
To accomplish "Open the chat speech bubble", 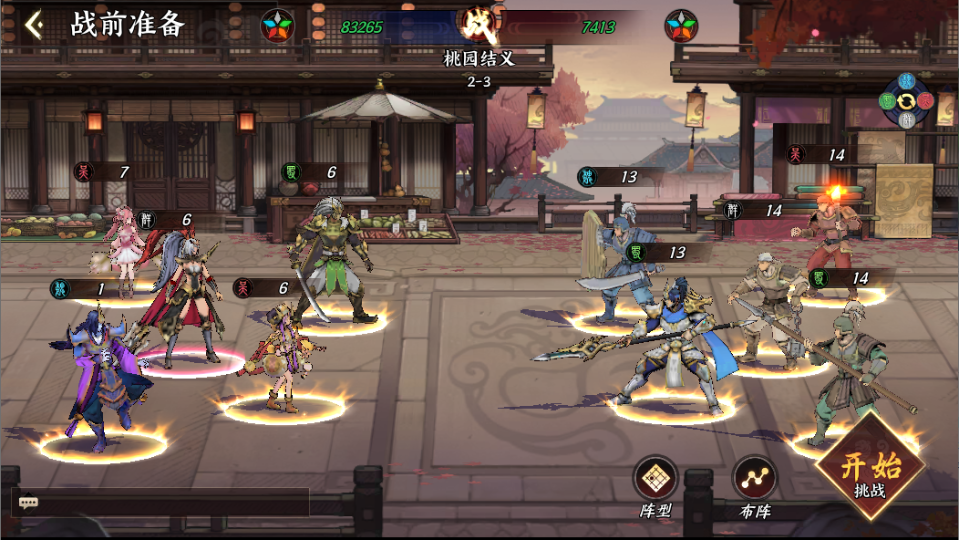I will click(x=28, y=502).
